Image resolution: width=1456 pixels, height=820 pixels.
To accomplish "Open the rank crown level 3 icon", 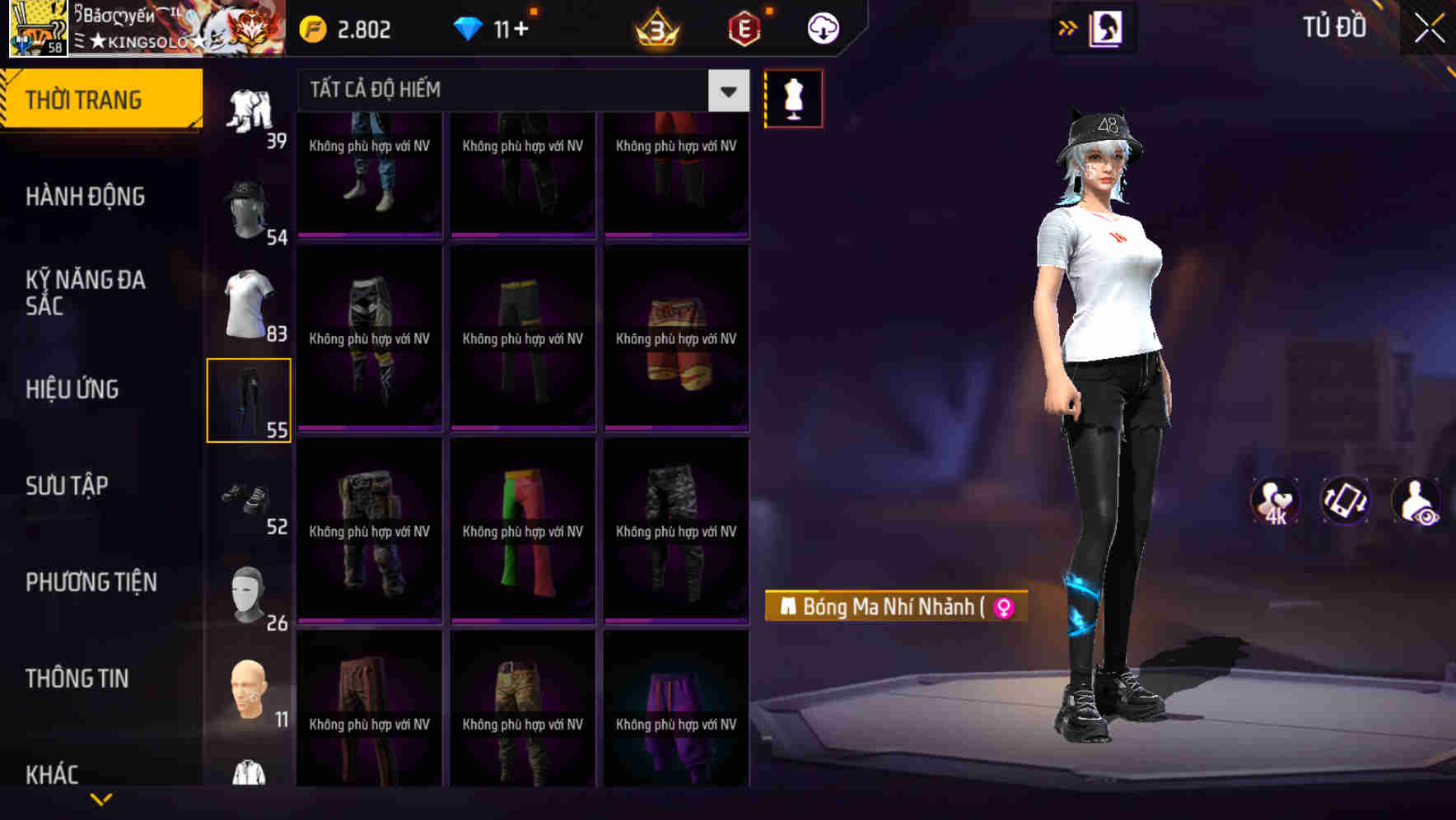I will coord(659,27).
